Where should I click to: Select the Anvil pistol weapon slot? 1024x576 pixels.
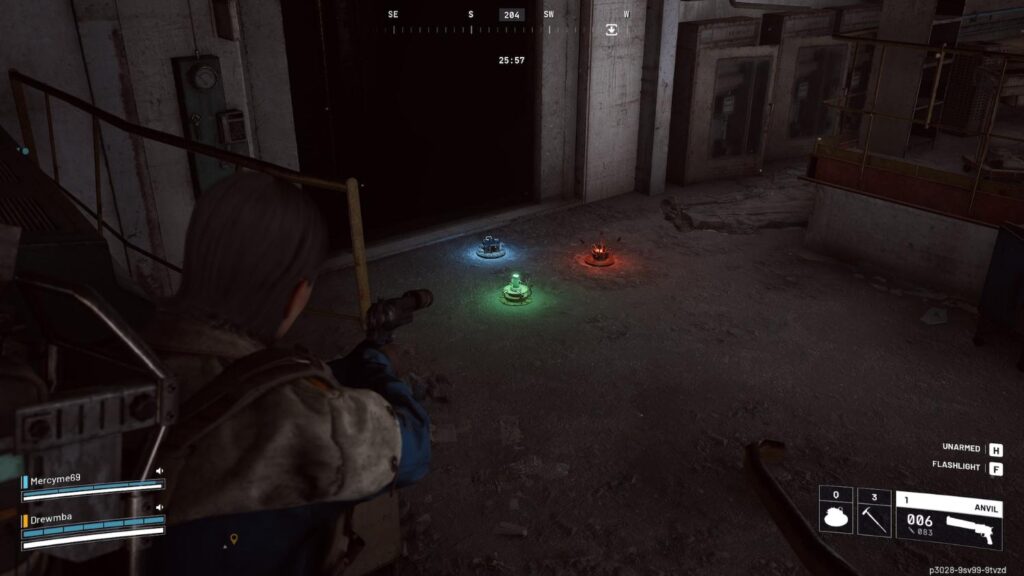948,520
